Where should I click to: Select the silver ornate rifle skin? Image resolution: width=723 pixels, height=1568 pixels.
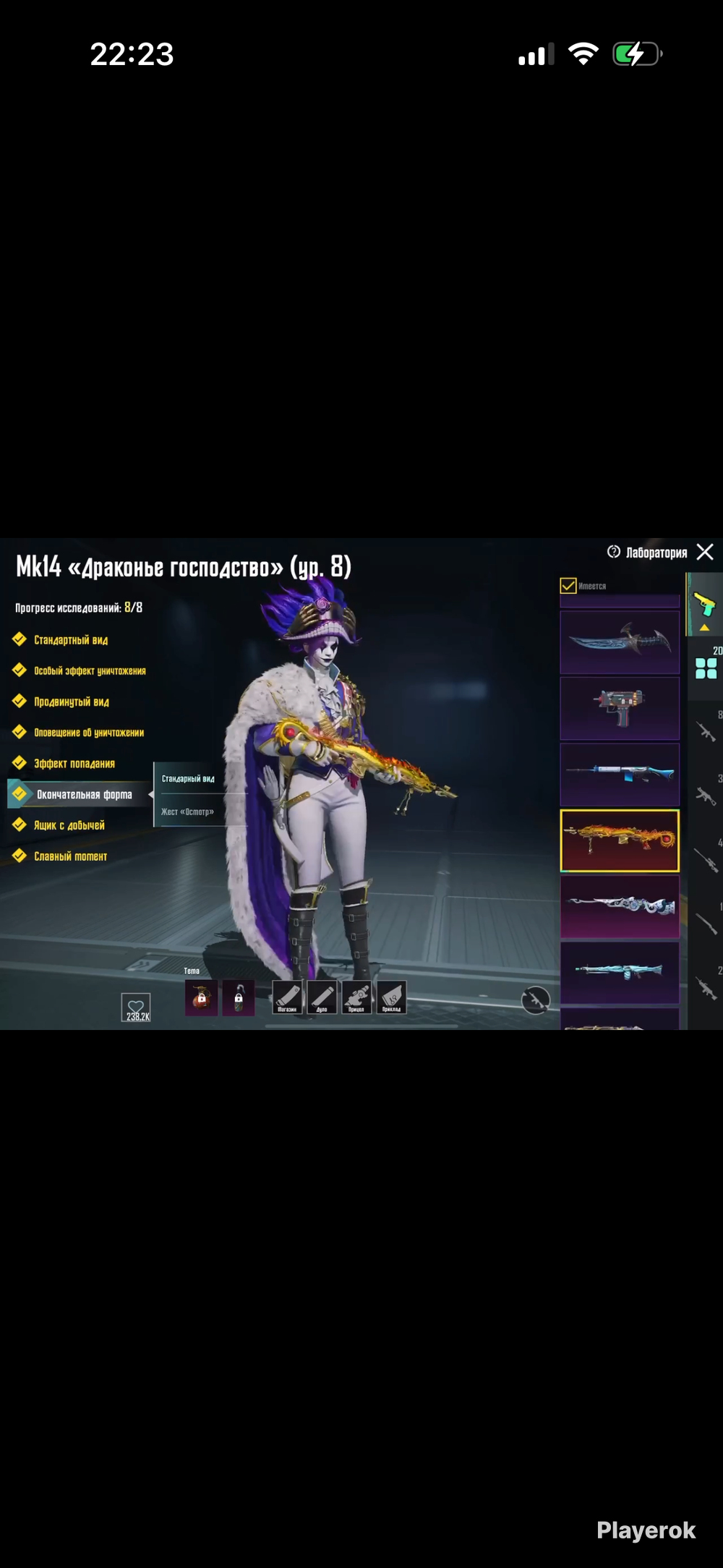[x=620, y=906]
